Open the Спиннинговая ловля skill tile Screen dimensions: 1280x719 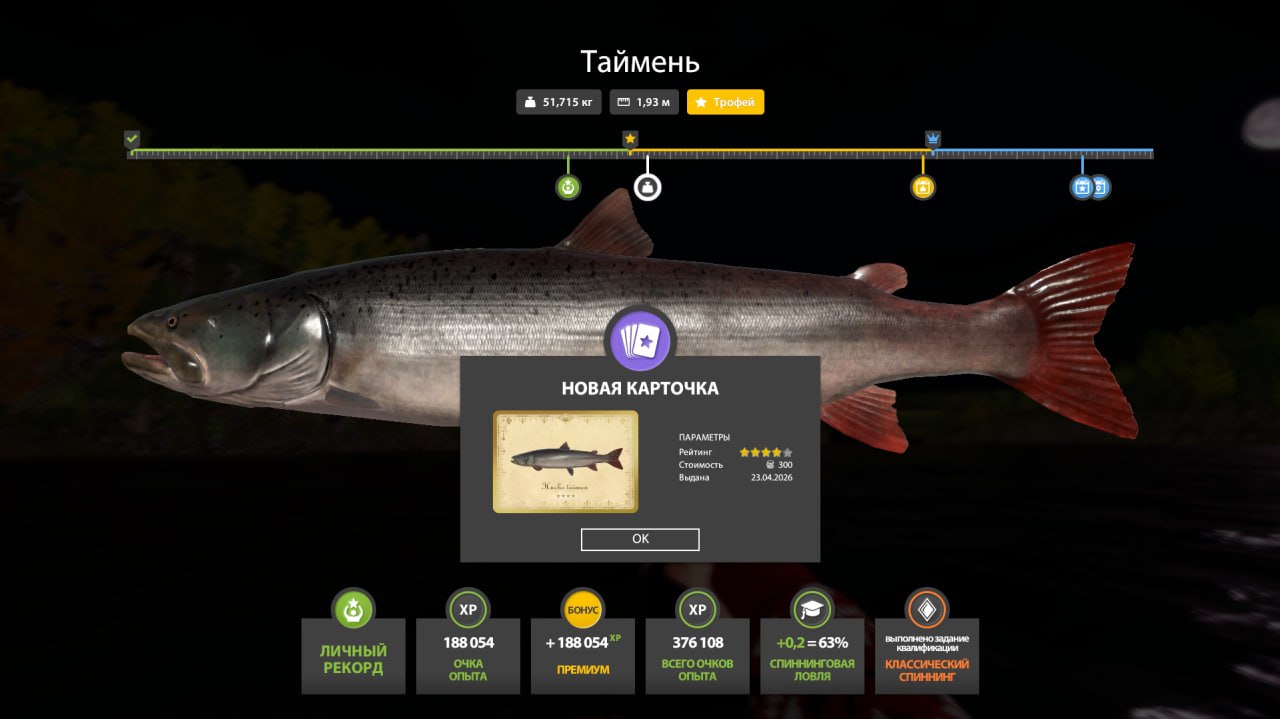pyautogui.click(x=812, y=655)
